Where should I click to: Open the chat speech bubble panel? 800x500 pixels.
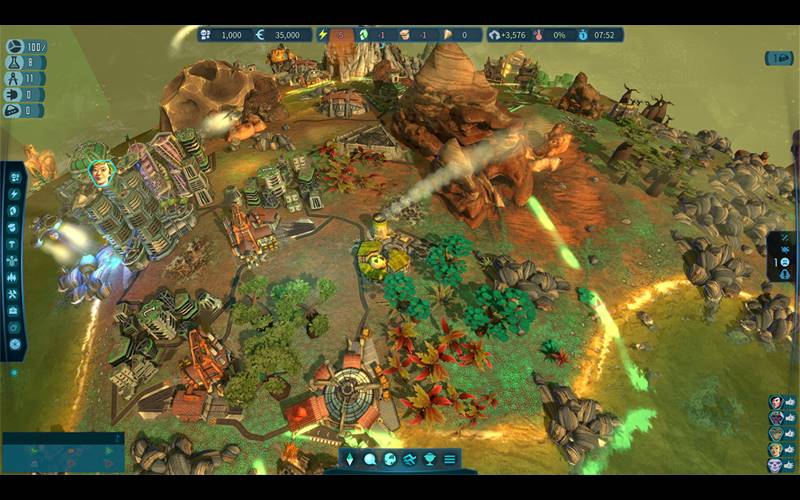click(370, 459)
